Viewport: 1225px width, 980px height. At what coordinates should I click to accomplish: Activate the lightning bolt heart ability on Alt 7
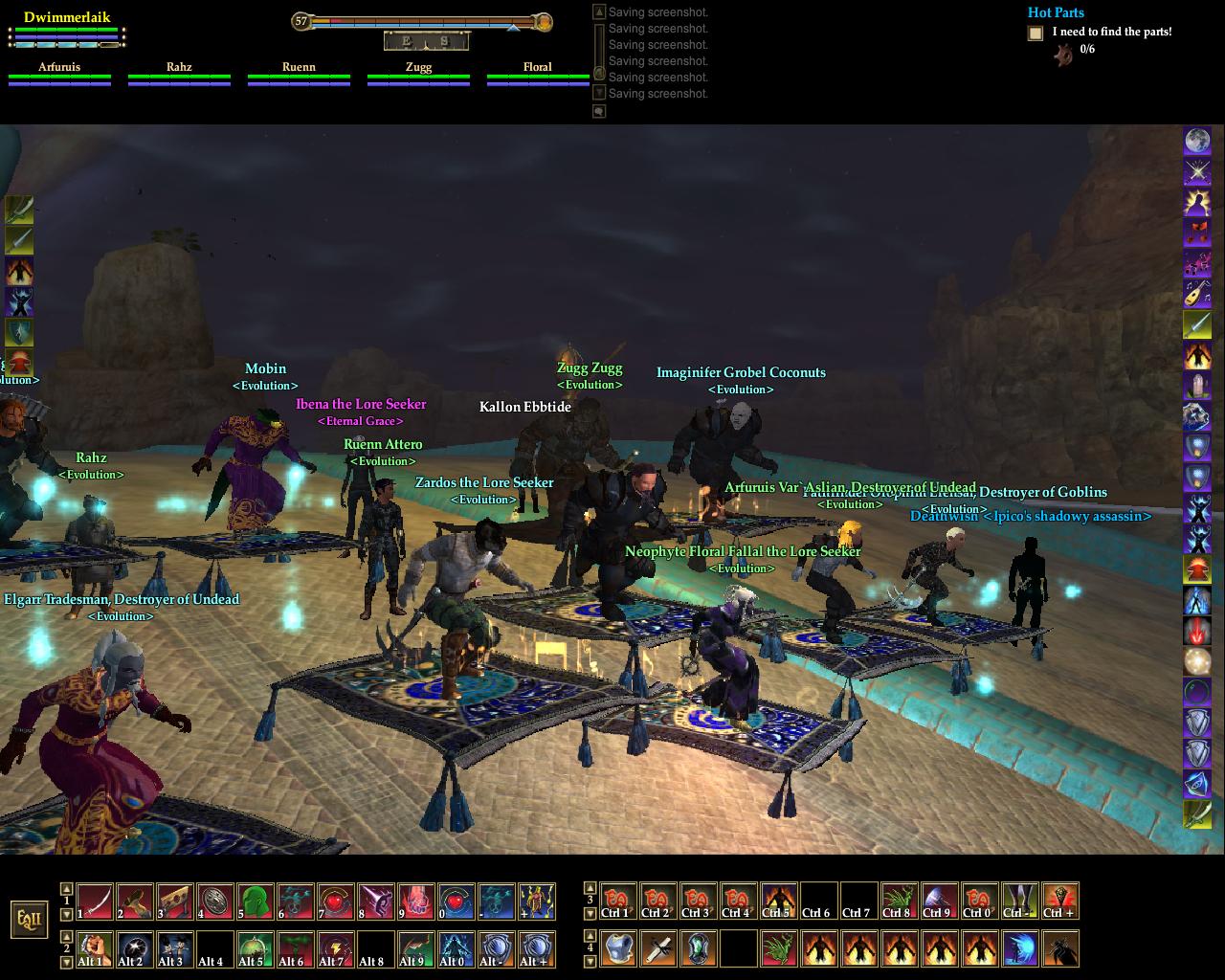click(x=336, y=948)
